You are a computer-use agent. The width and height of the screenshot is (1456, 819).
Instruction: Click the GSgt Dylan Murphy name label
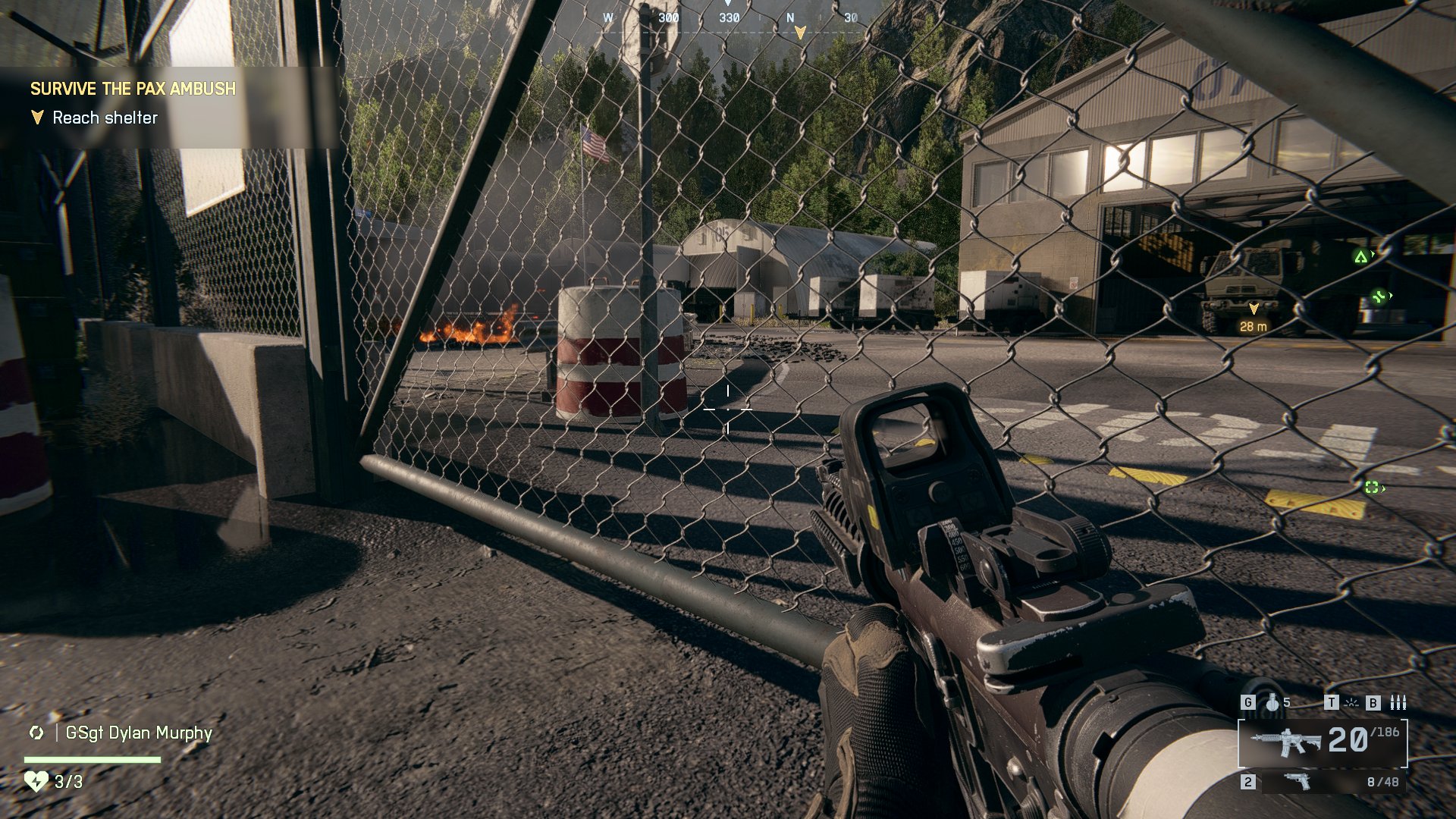point(139,733)
